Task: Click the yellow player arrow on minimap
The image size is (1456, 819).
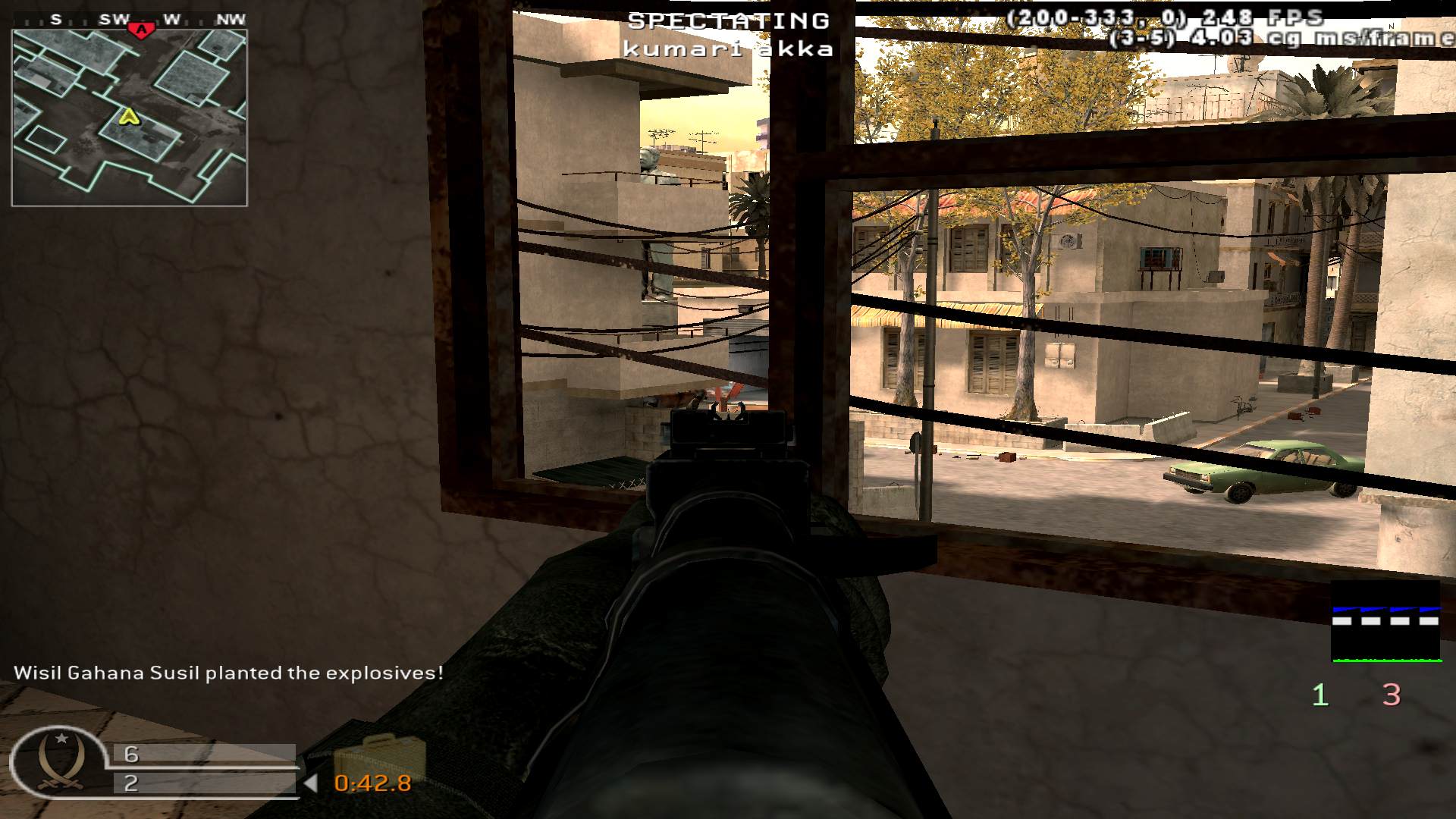Action: click(130, 117)
